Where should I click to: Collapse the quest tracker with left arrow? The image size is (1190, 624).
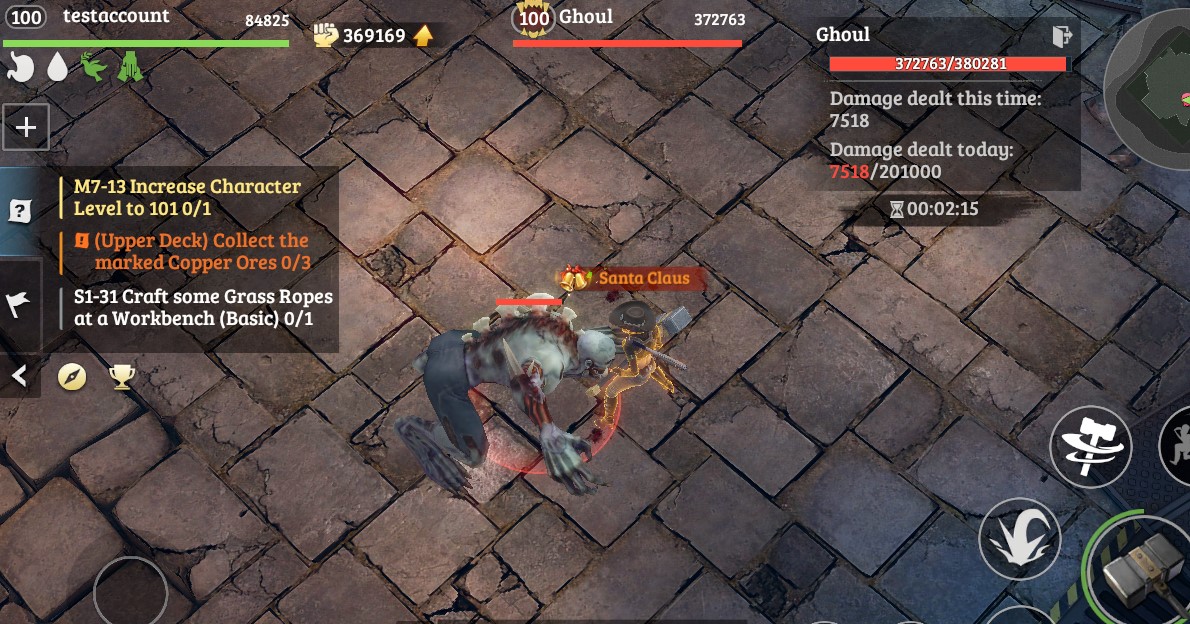[x=19, y=376]
